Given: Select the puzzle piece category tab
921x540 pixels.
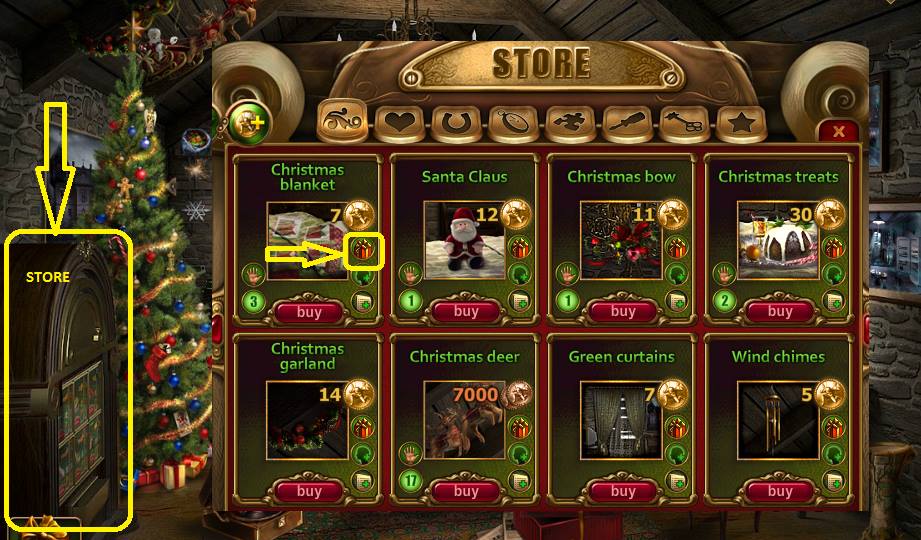Looking at the screenshot, I should click(x=571, y=124).
